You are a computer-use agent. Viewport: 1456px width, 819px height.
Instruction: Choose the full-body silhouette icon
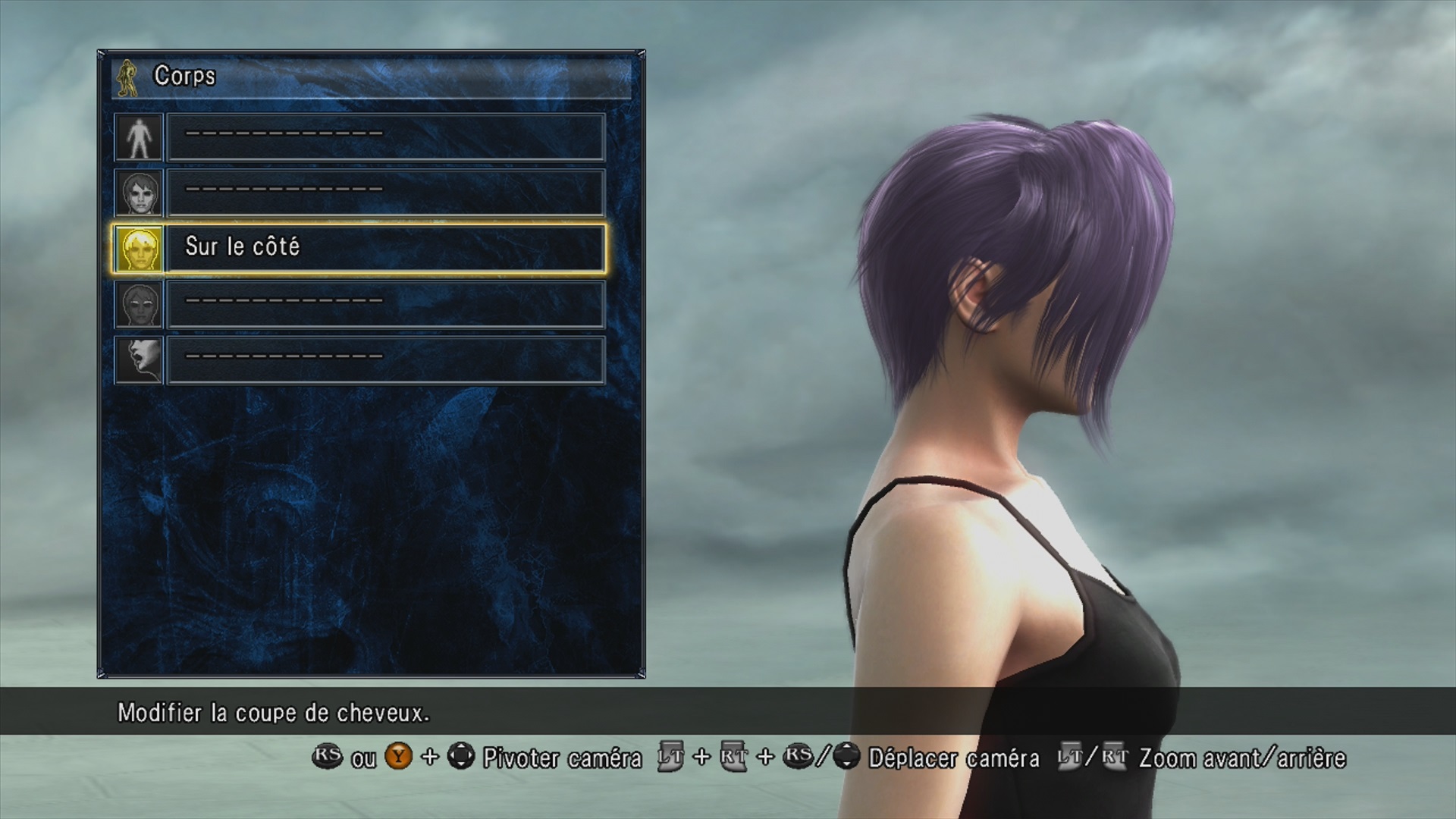coord(139,137)
